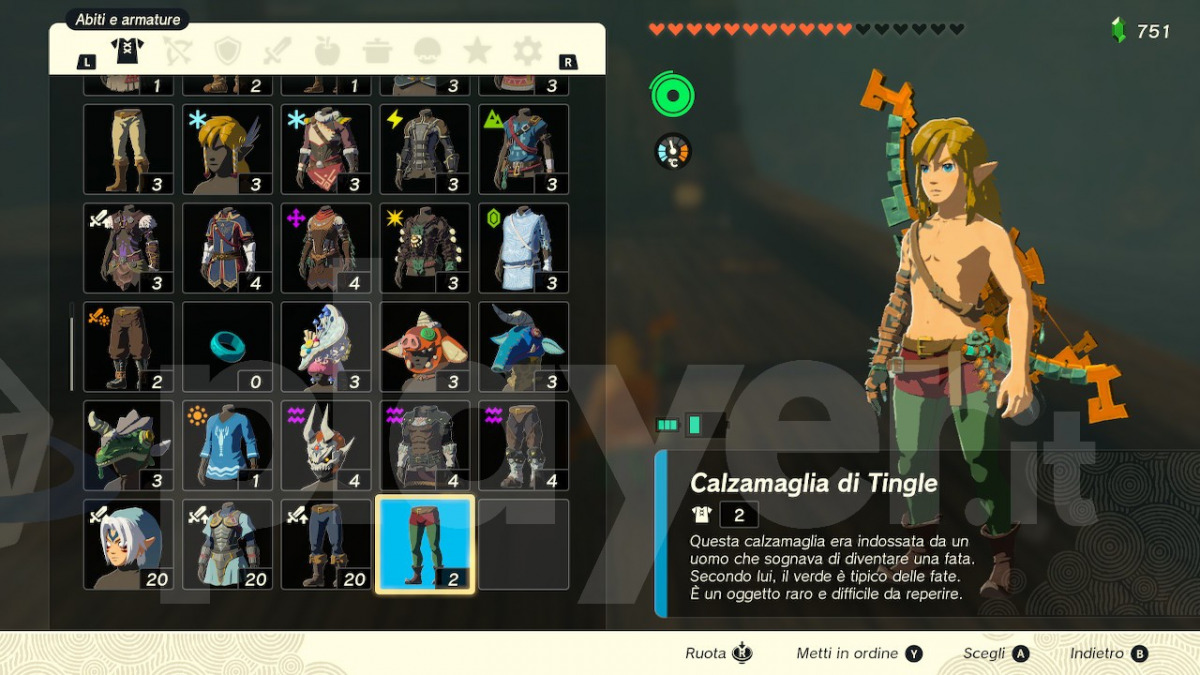
Task: Select the tan trousers armor slot
Action: click(x=128, y=149)
